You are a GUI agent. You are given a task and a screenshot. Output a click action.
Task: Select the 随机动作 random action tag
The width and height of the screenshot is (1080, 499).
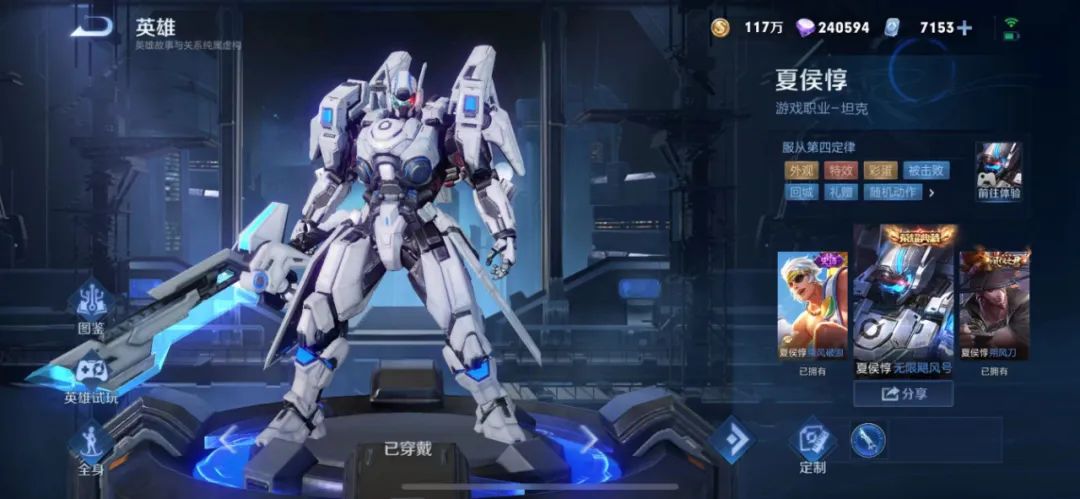tap(892, 192)
